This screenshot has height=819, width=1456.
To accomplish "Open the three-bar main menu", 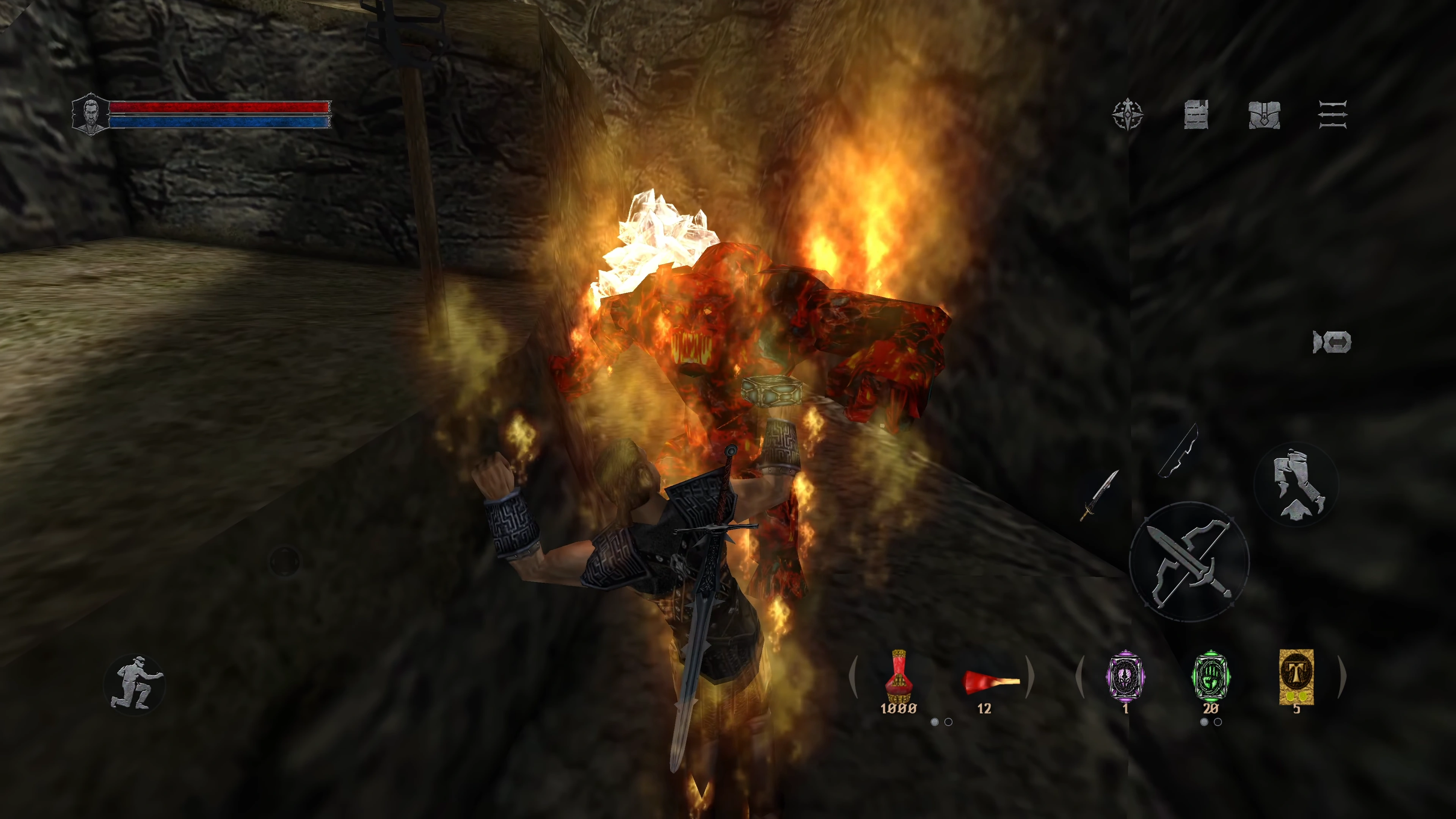I will (x=1333, y=115).
